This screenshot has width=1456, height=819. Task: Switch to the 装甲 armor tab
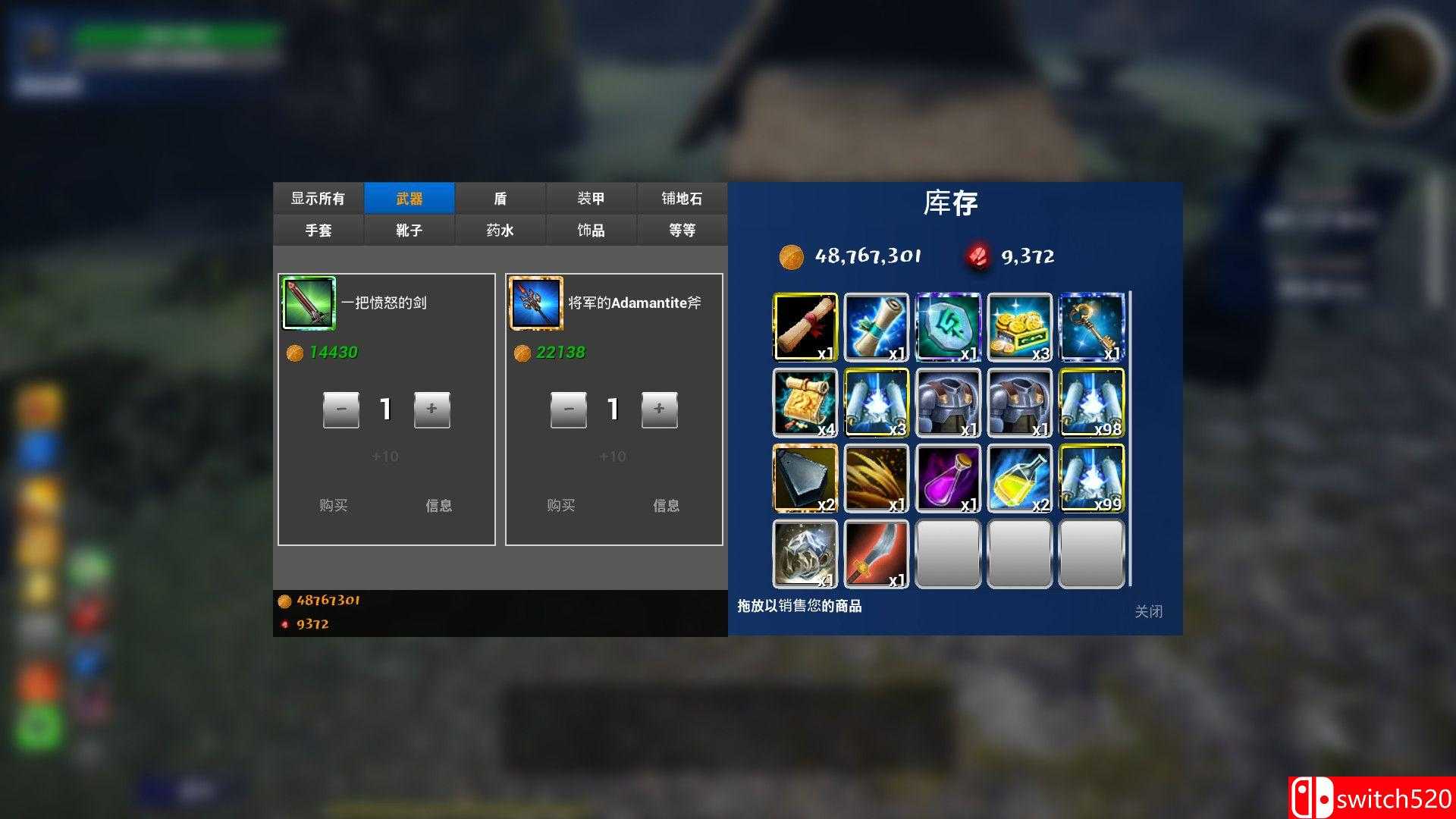pos(591,198)
